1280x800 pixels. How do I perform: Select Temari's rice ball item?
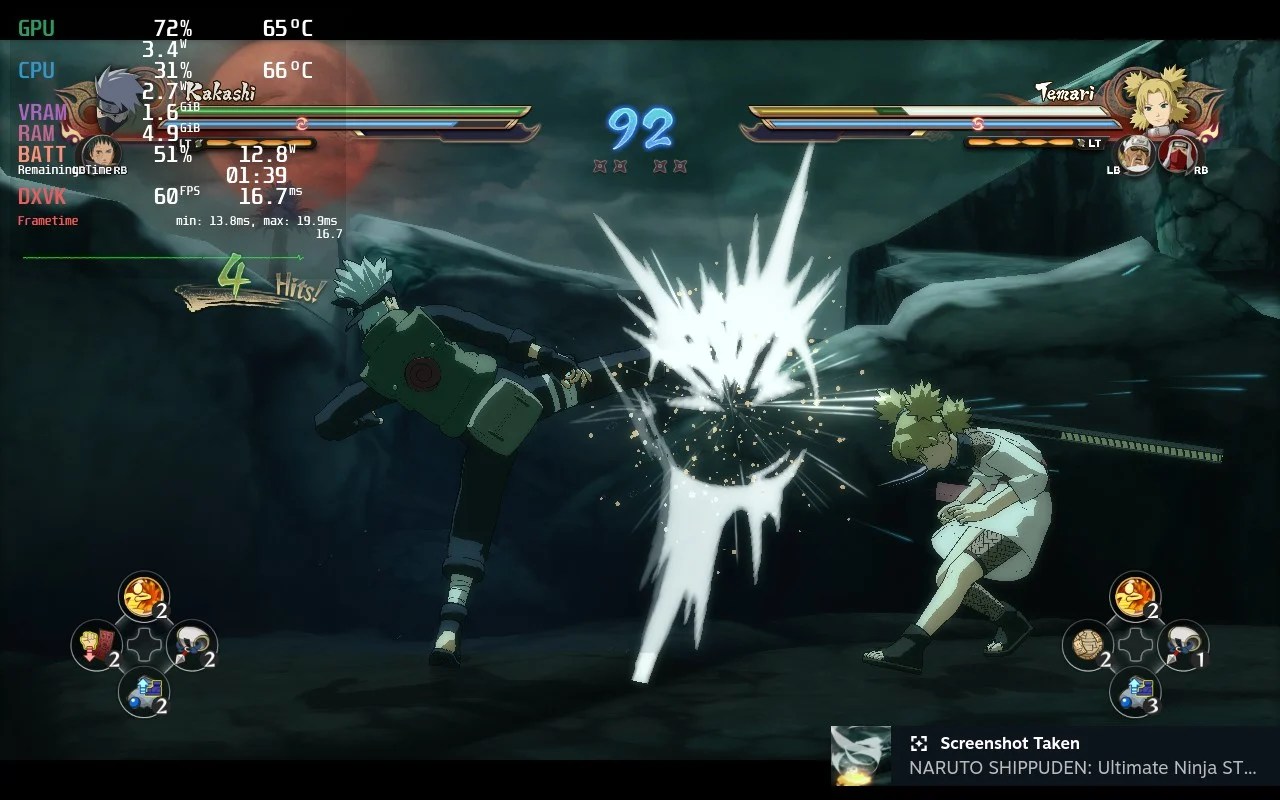coord(1085,643)
